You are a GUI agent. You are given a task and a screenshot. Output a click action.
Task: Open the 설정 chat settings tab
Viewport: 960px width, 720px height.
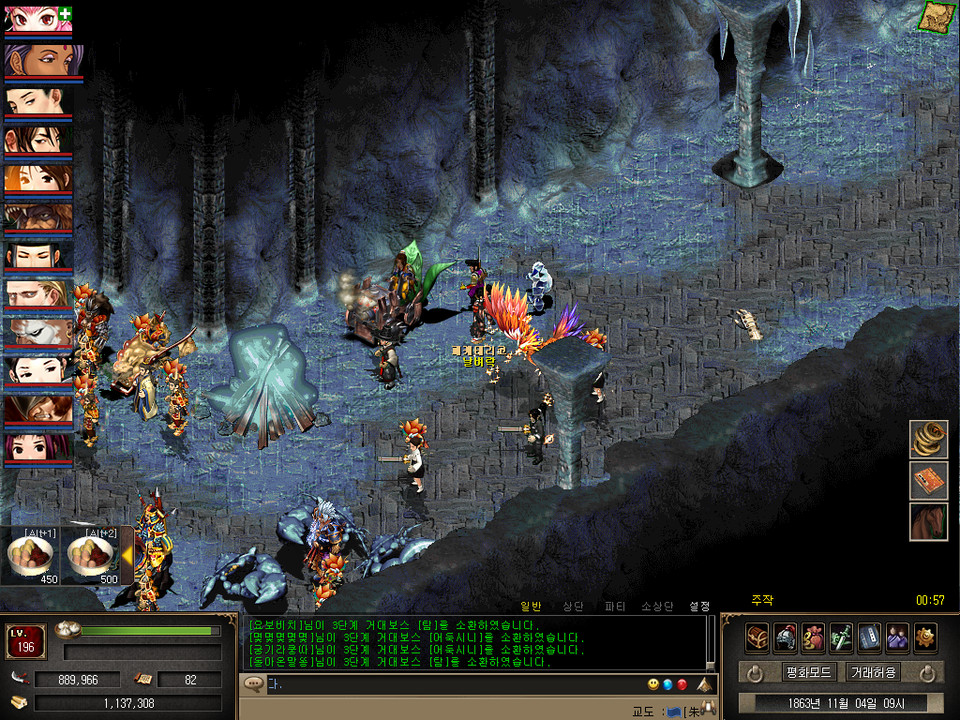[x=700, y=606]
